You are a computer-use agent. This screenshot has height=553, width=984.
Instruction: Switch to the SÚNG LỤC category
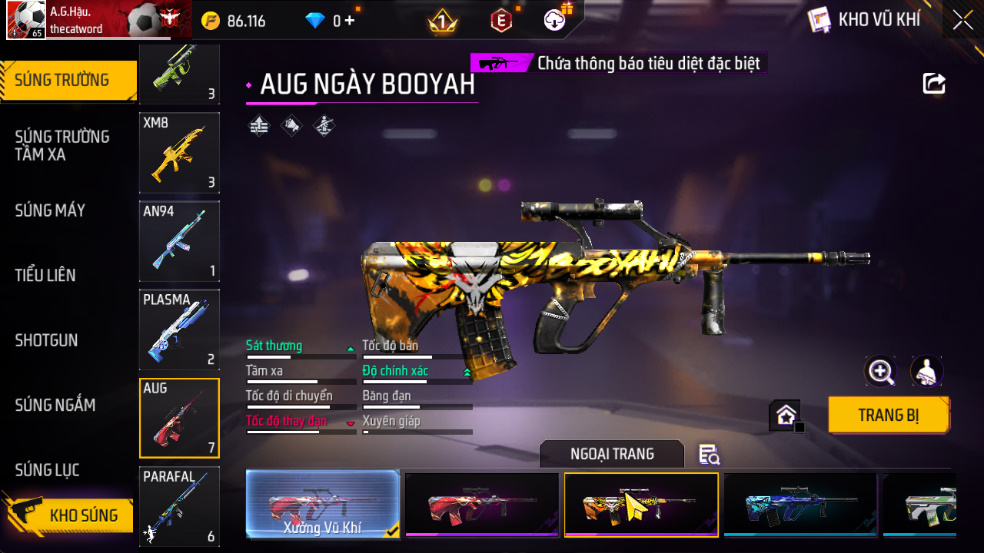click(47, 470)
